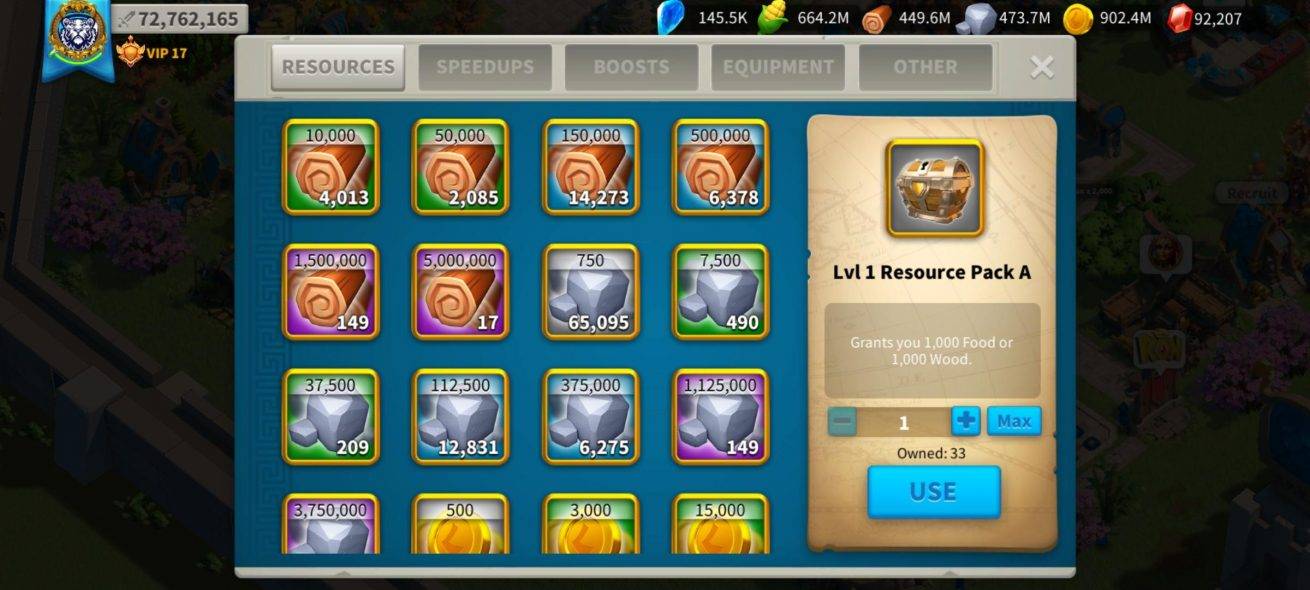
Task: Select the 10,000 wood item
Action: click(331, 167)
